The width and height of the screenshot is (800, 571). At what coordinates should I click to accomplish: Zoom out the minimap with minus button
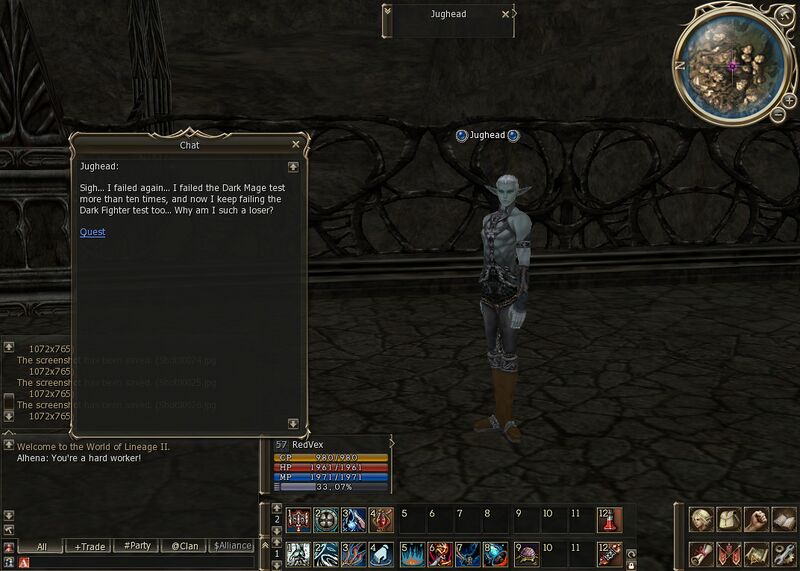(x=779, y=115)
